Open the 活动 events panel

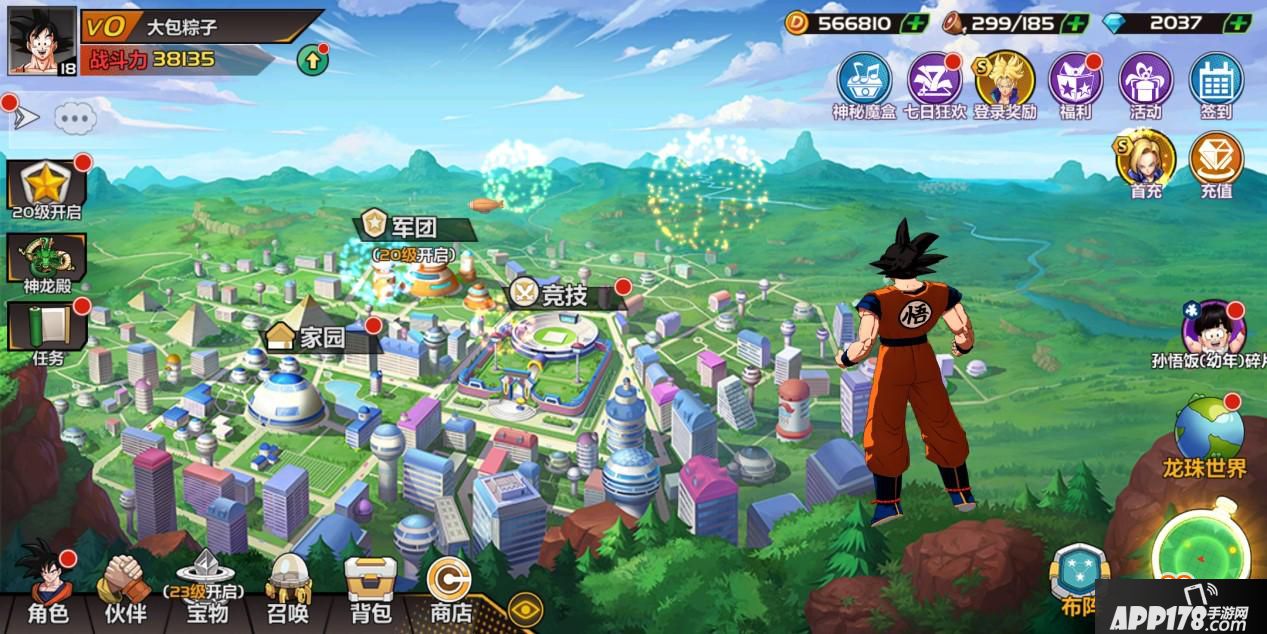1146,84
